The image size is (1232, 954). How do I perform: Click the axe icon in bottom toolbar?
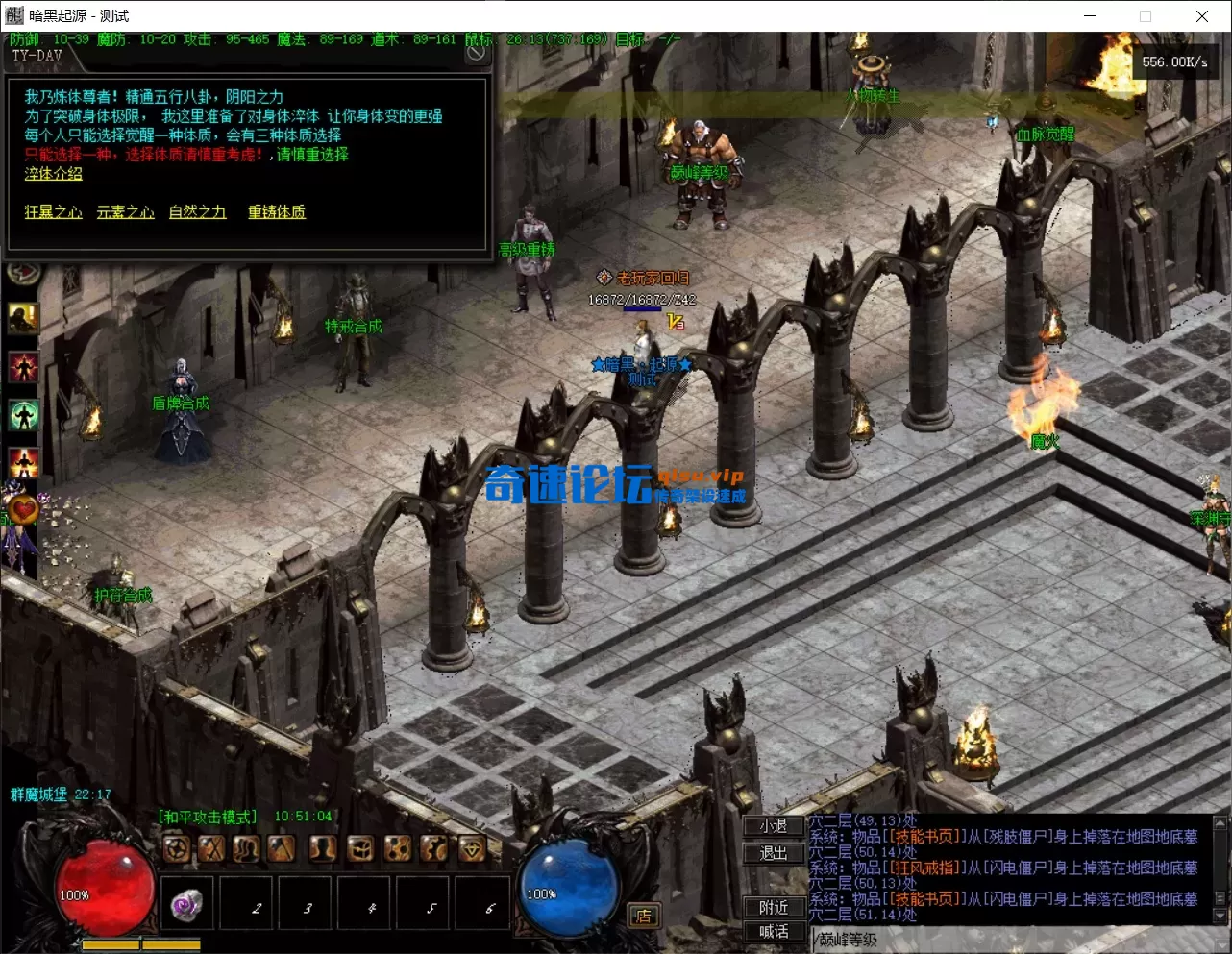point(282,848)
